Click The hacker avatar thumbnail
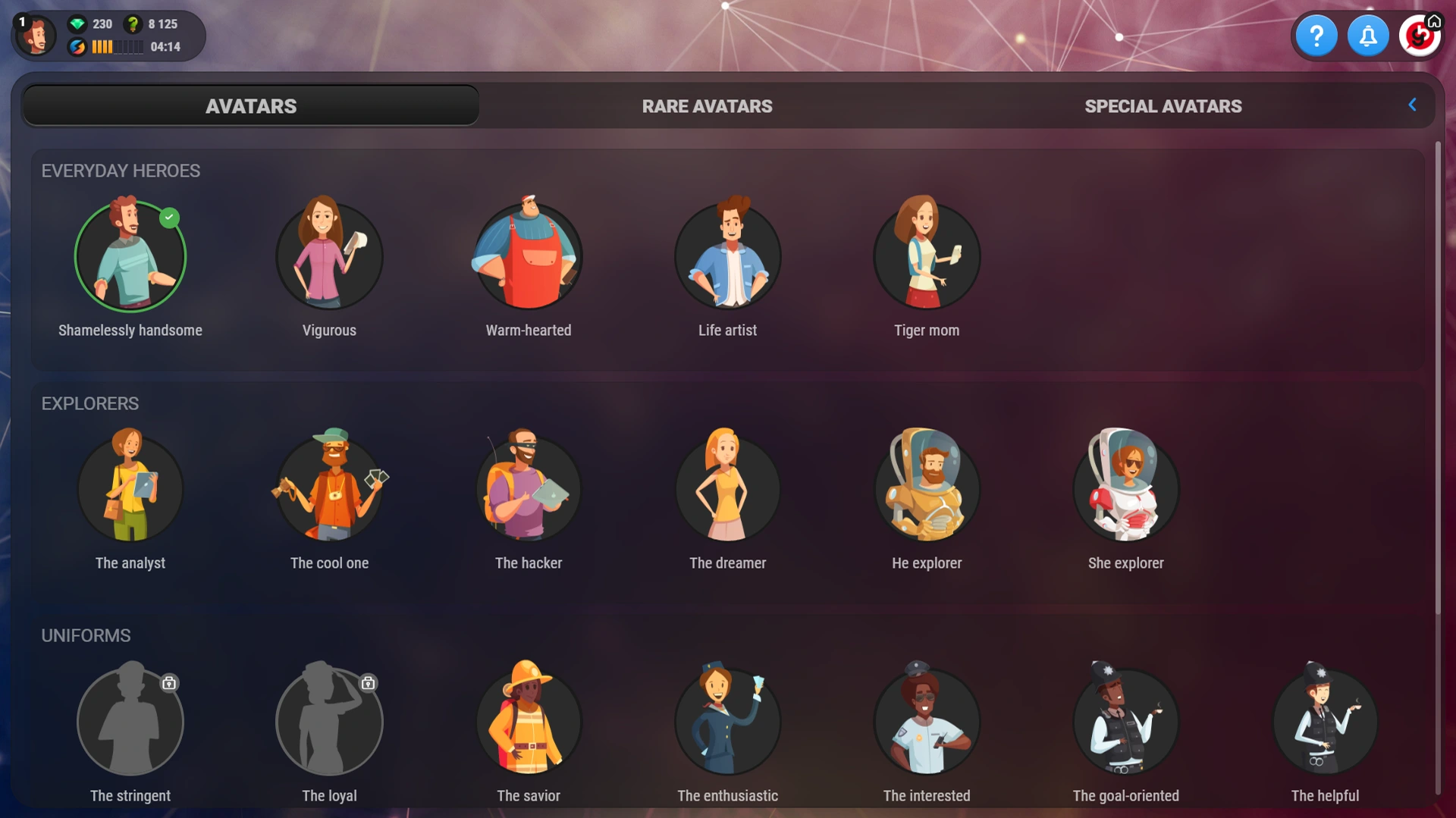The height and width of the screenshot is (818, 1456). 529,489
